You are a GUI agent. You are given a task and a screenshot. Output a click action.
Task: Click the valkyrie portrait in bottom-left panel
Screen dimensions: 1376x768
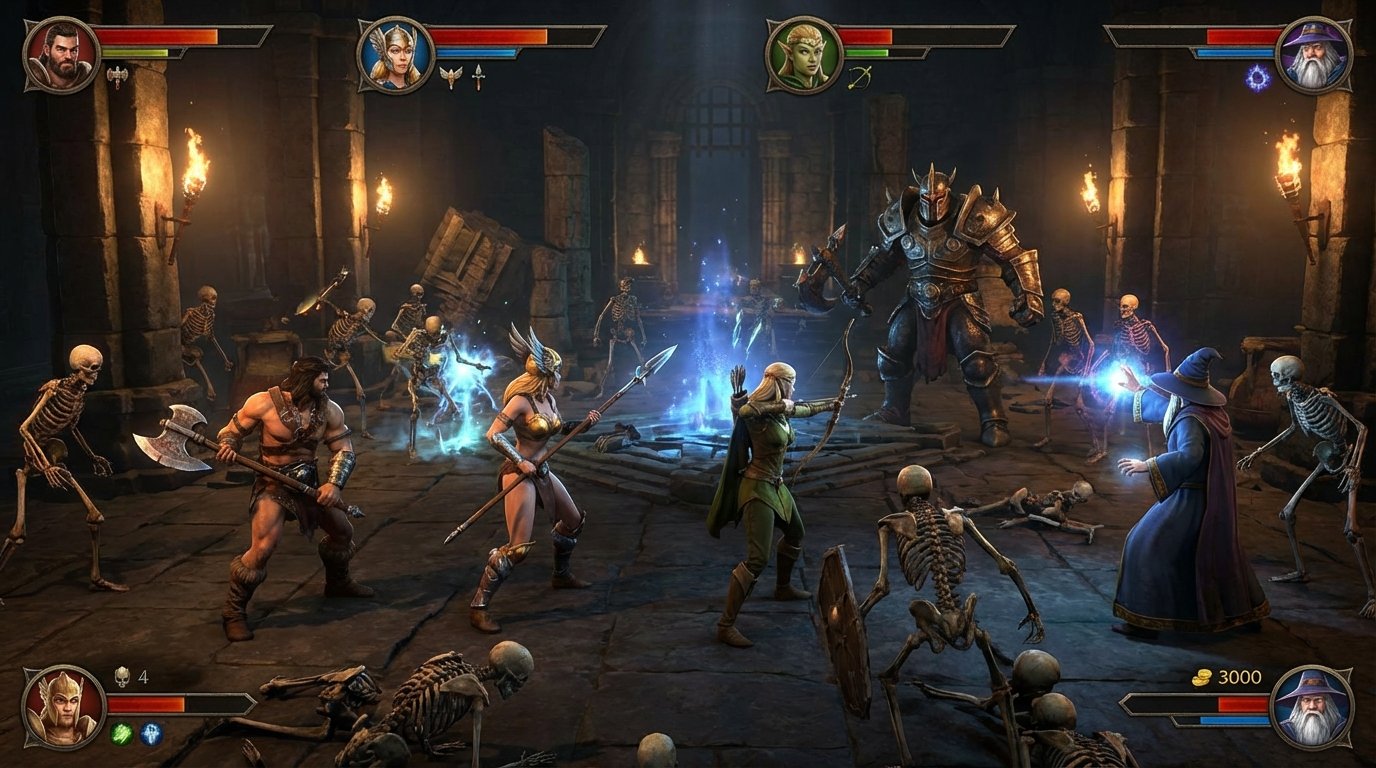[x=63, y=707]
